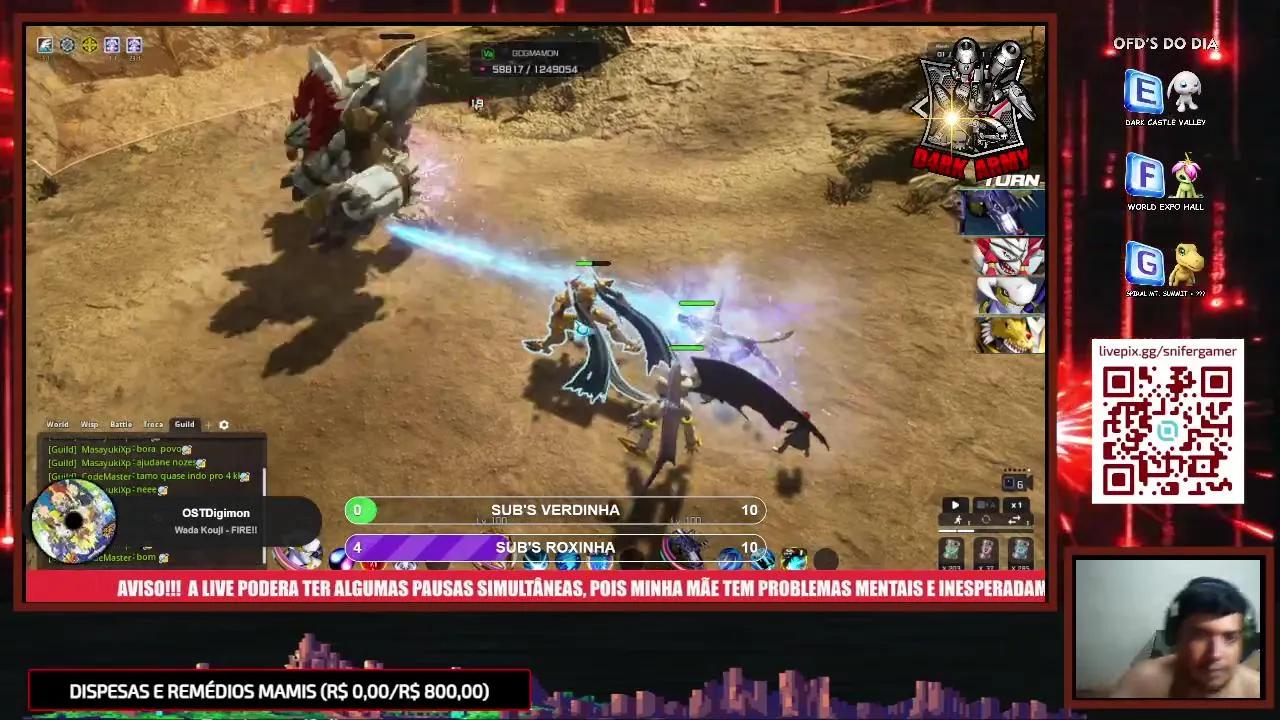
Task: Select the first buff icon at top-left
Action: coord(45,45)
